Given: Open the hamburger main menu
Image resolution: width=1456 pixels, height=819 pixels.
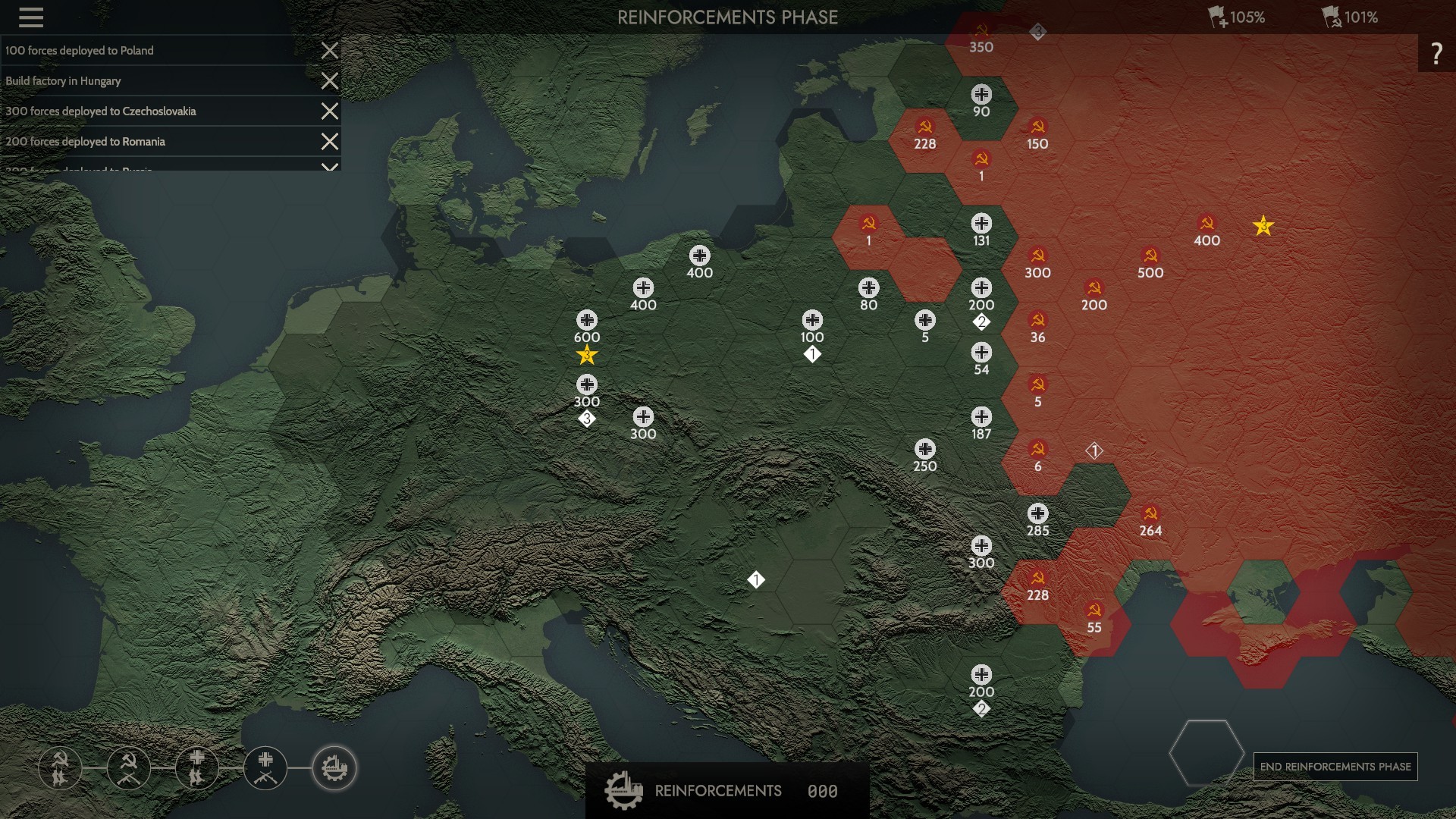Looking at the screenshot, I should pyautogui.click(x=31, y=17).
